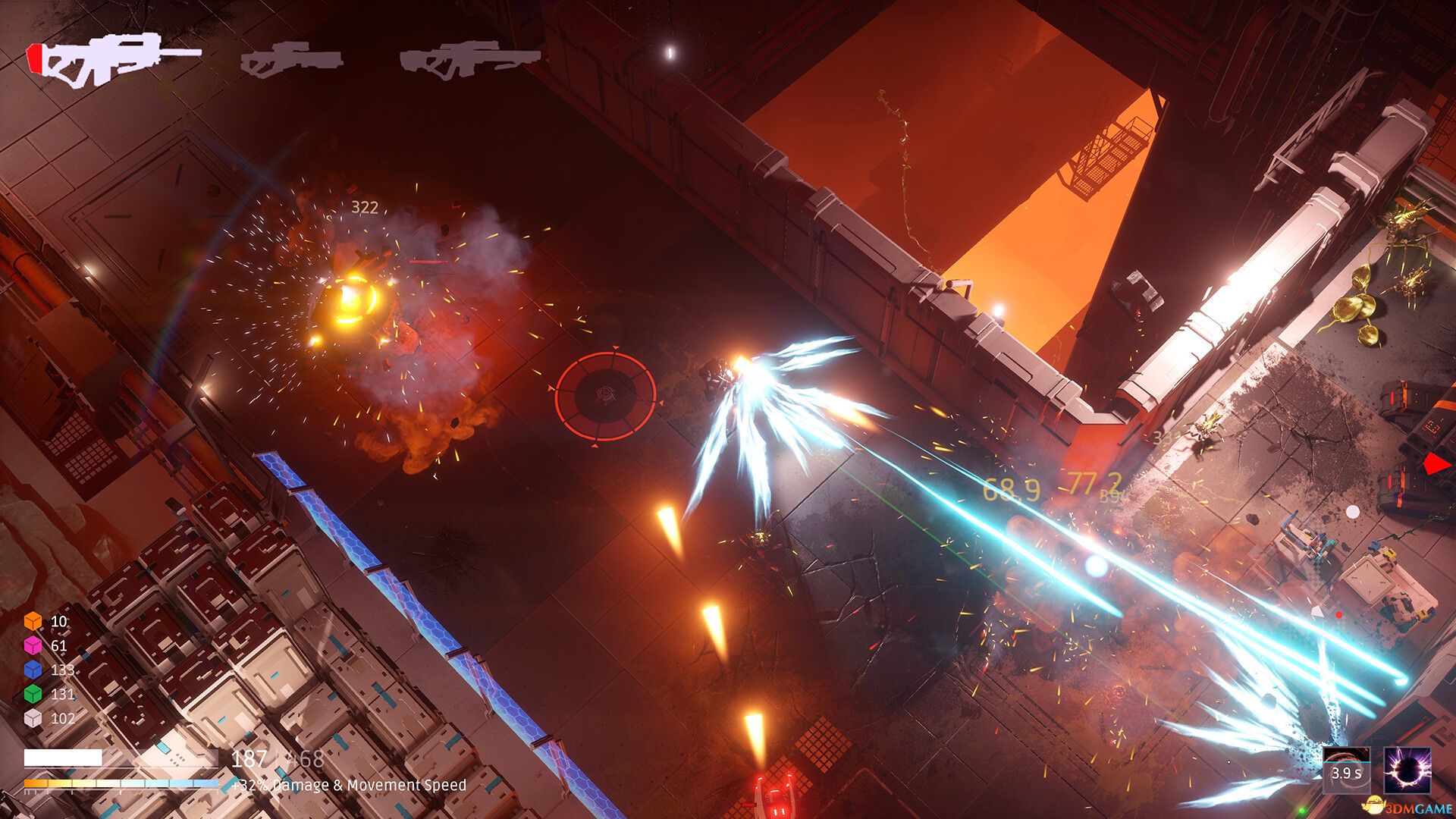Click the ability icon showing 3.9s cooldown
The height and width of the screenshot is (819, 1456).
pyautogui.click(x=1348, y=770)
